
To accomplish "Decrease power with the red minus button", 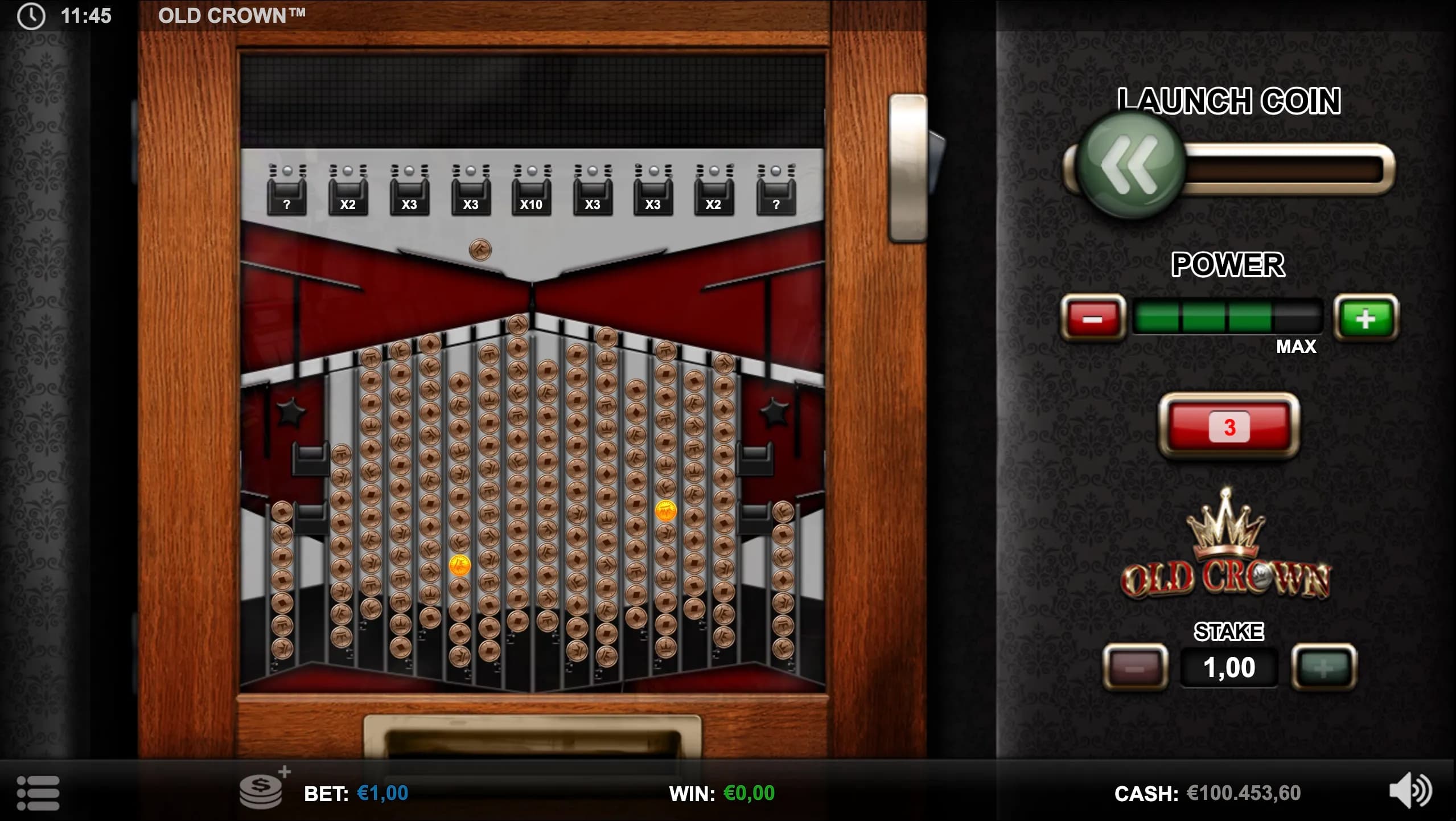I will tap(1092, 318).
